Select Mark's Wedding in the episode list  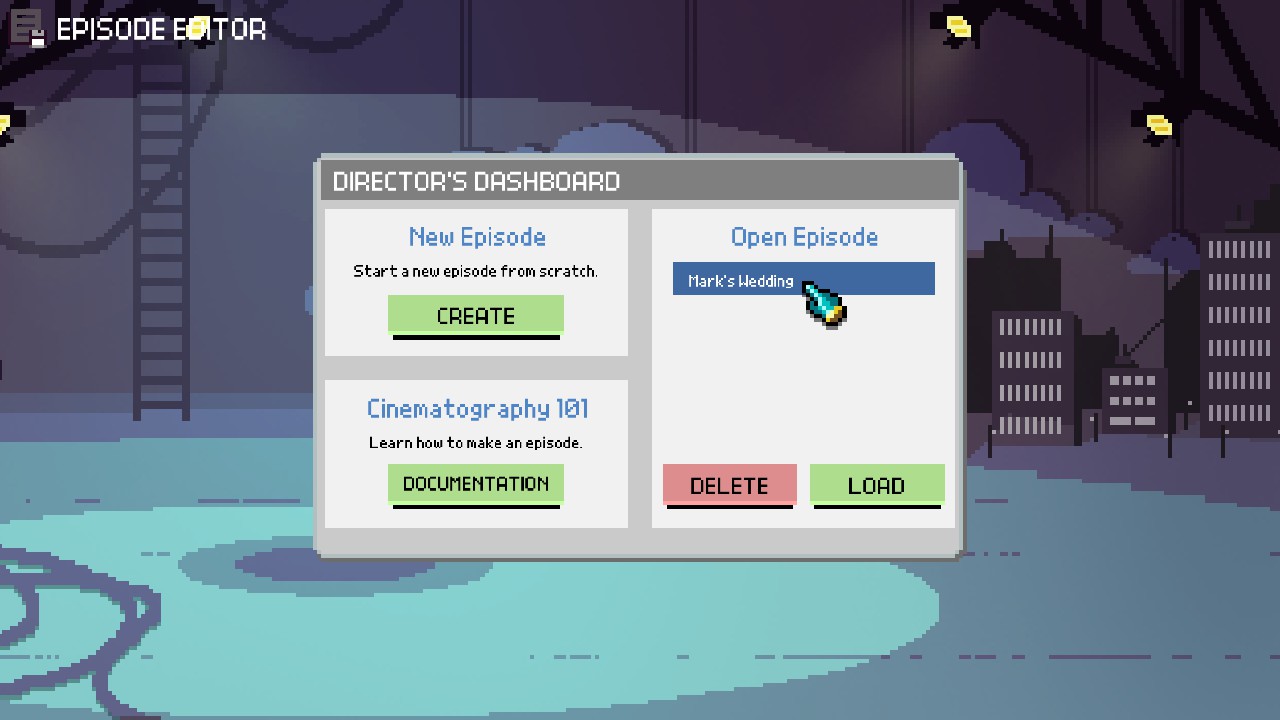point(805,279)
